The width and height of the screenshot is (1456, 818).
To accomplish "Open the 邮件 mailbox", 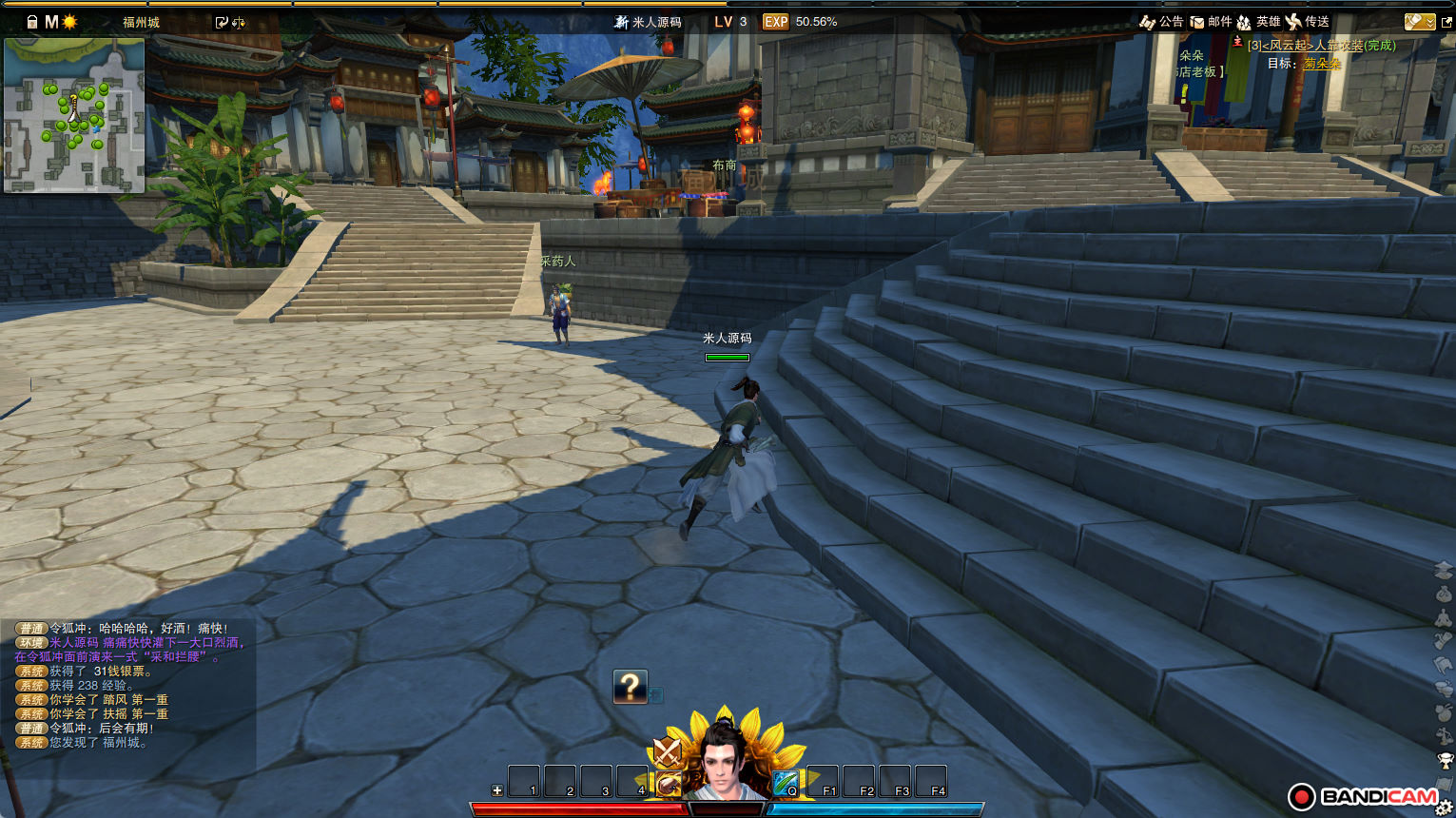I will [1211, 21].
